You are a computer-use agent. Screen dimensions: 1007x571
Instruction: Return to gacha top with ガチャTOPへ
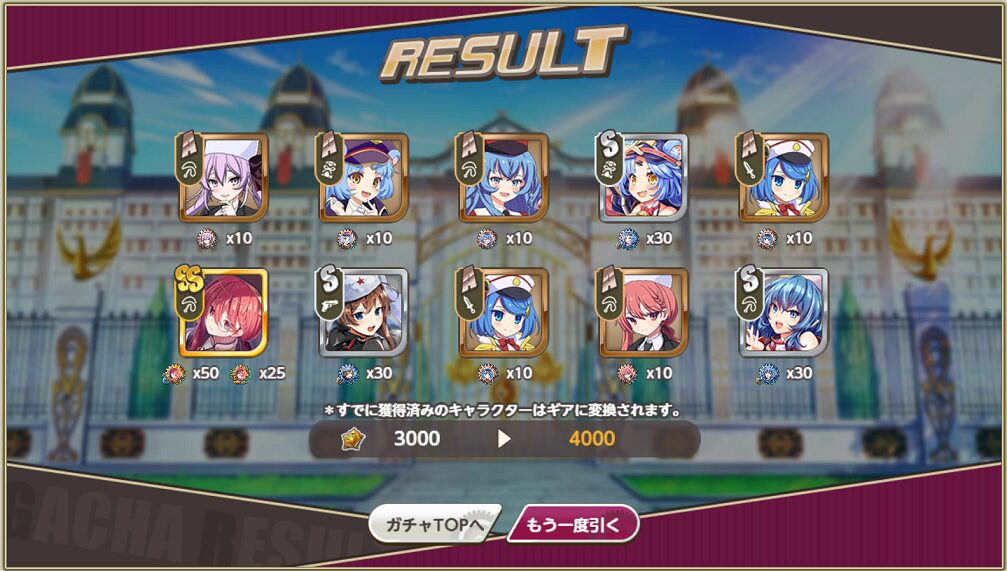click(x=433, y=523)
